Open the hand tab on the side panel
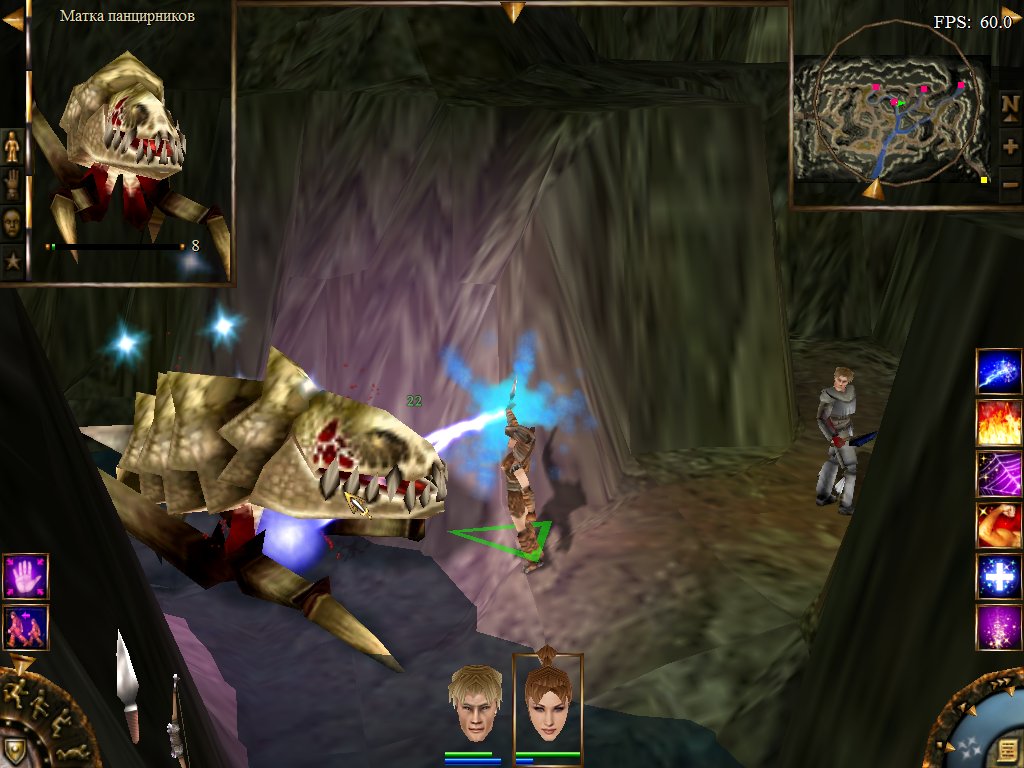 coord(12,185)
